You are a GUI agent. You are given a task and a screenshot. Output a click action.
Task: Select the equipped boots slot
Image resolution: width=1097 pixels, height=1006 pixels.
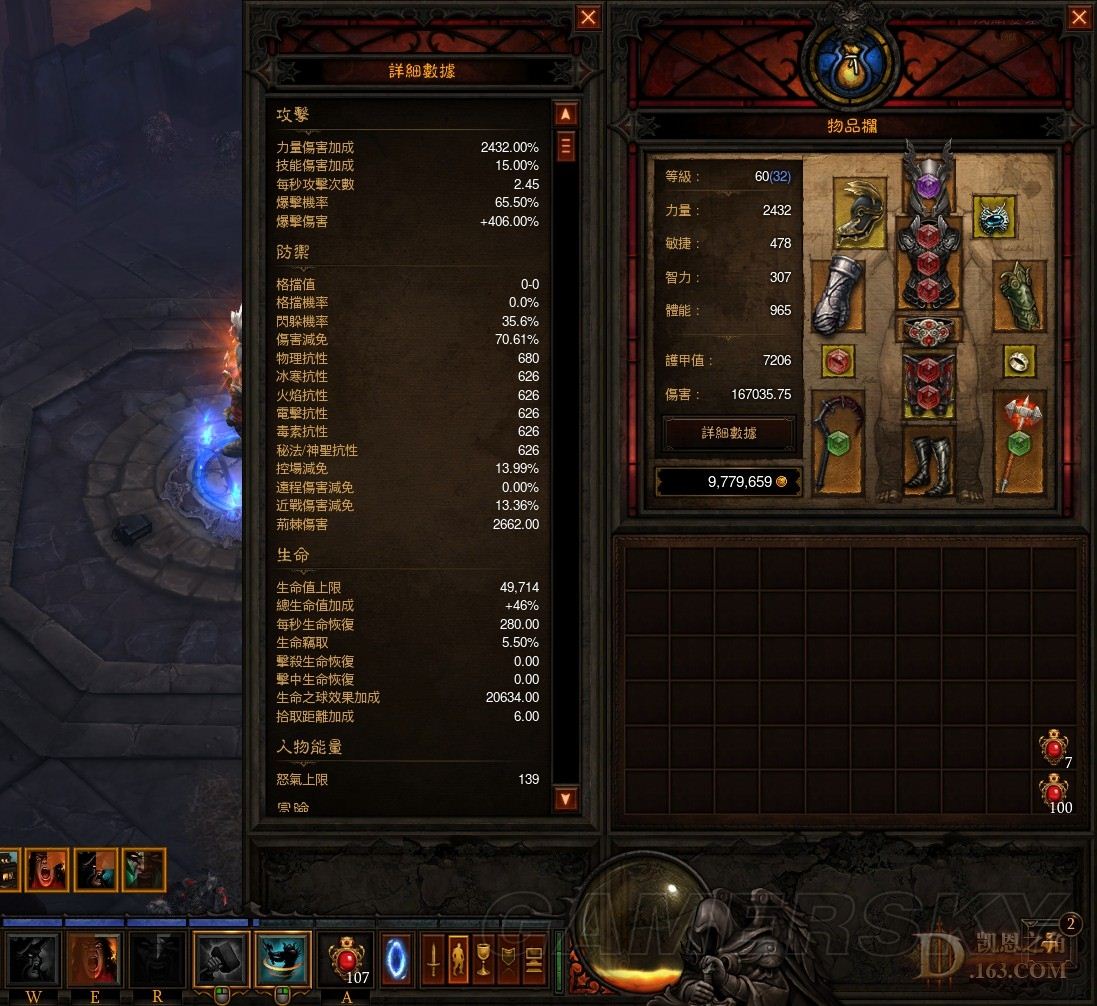click(x=927, y=462)
